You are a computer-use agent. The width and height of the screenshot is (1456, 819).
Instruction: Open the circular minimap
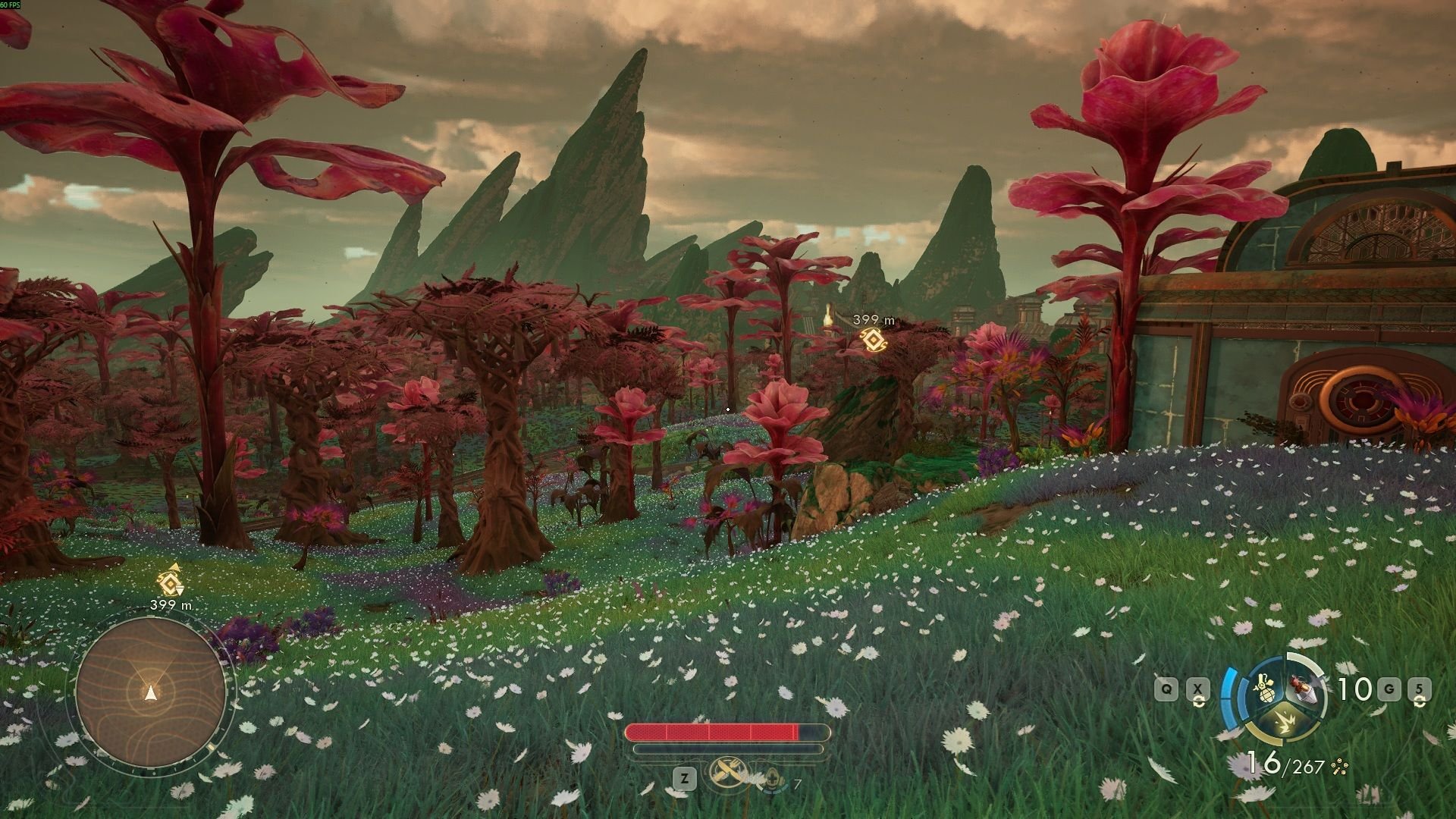152,692
